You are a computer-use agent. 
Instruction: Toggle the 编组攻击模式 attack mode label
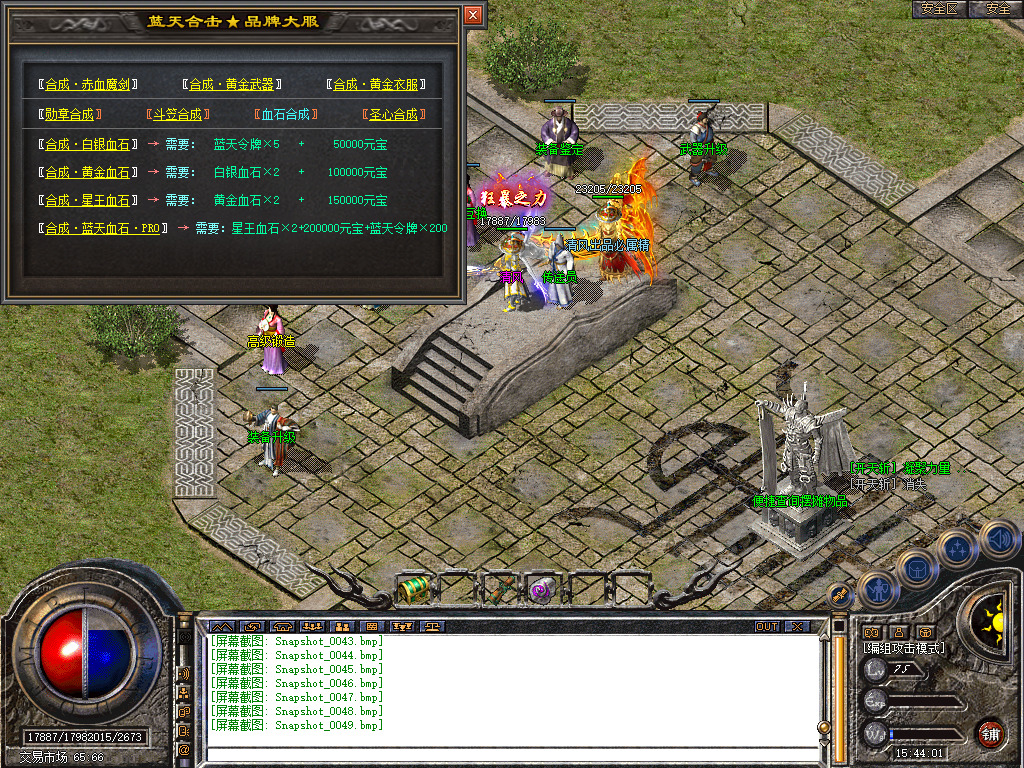coord(904,648)
